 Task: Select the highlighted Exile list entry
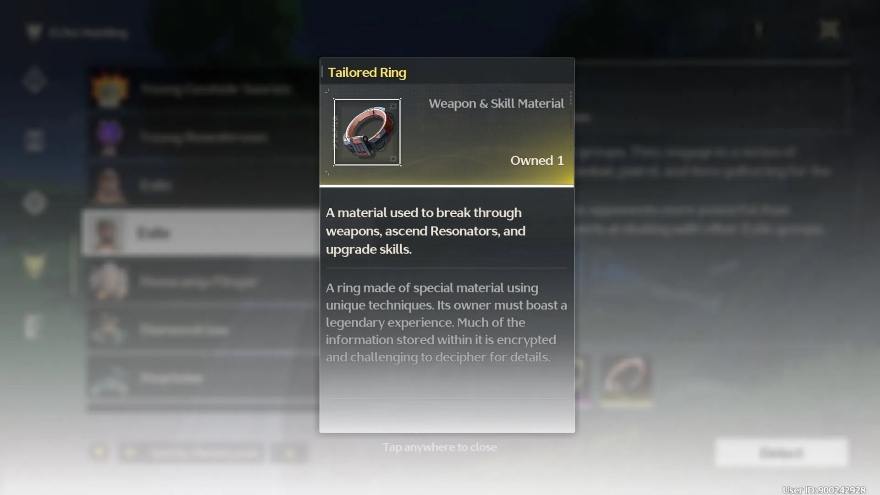pos(200,233)
